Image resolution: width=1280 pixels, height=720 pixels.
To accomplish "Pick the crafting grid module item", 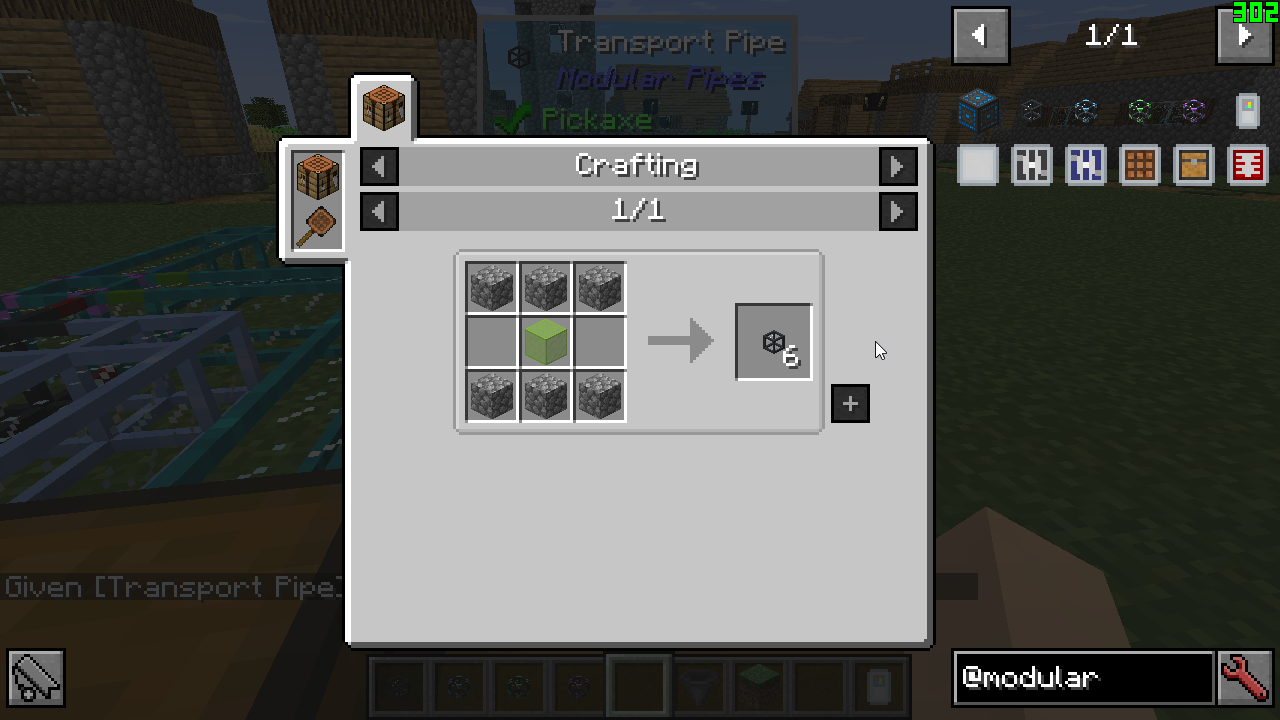I will (x=1140, y=165).
